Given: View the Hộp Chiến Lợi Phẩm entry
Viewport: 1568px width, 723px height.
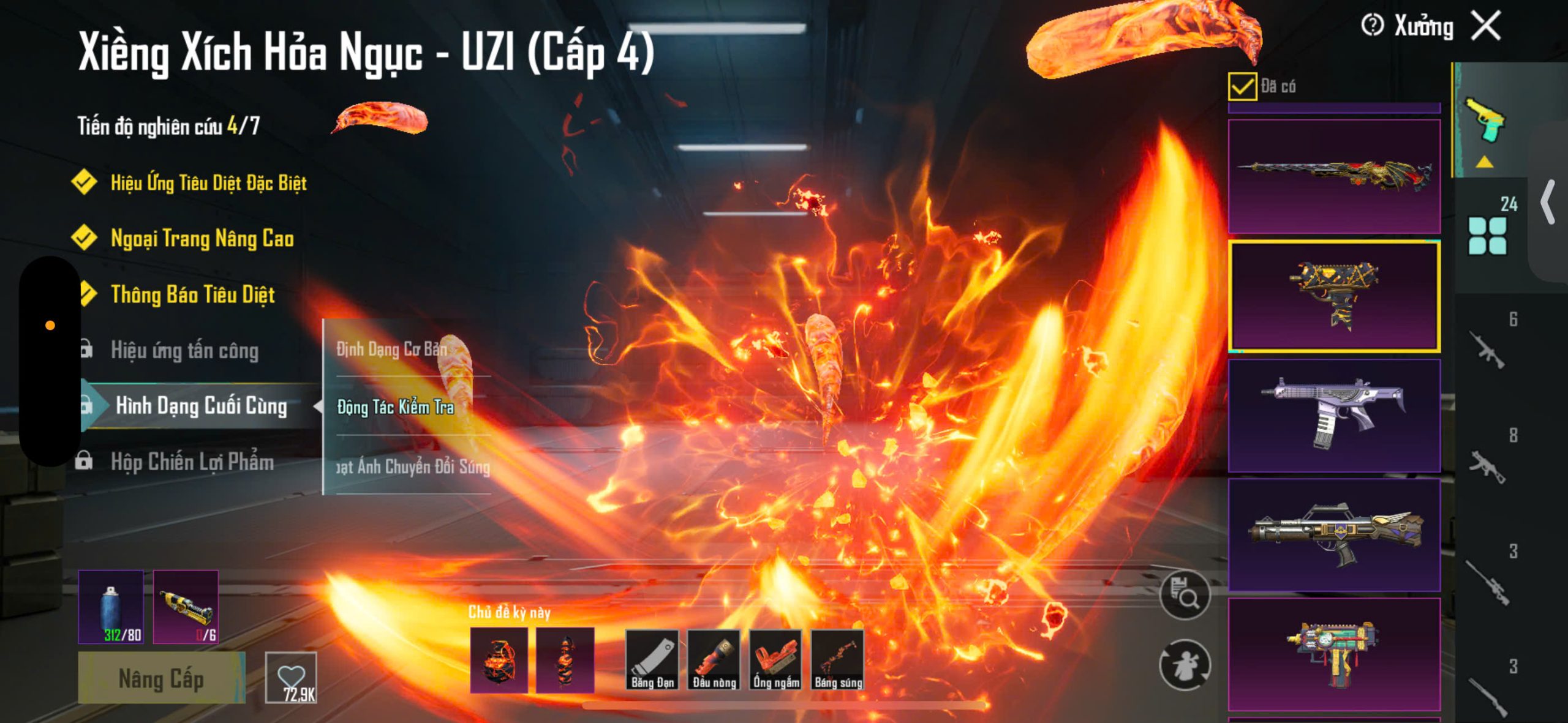Looking at the screenshot, I should (x=192, y=462).
